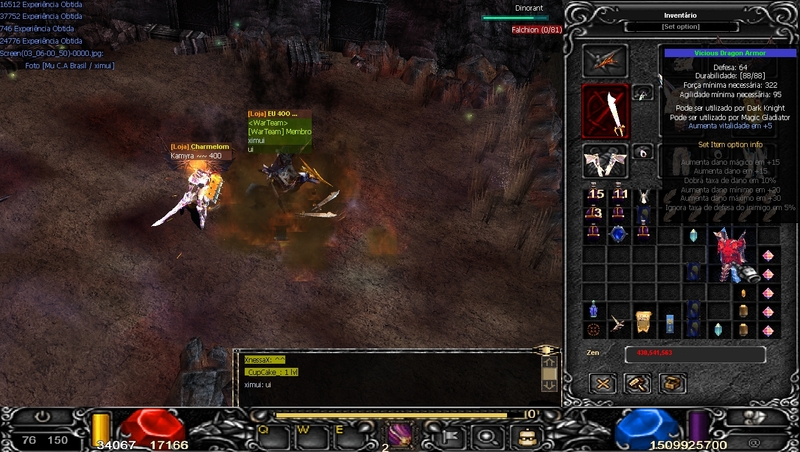Close the inventory with the X button
This screenshot has width=800, height=452.
(x=602, y=383)
